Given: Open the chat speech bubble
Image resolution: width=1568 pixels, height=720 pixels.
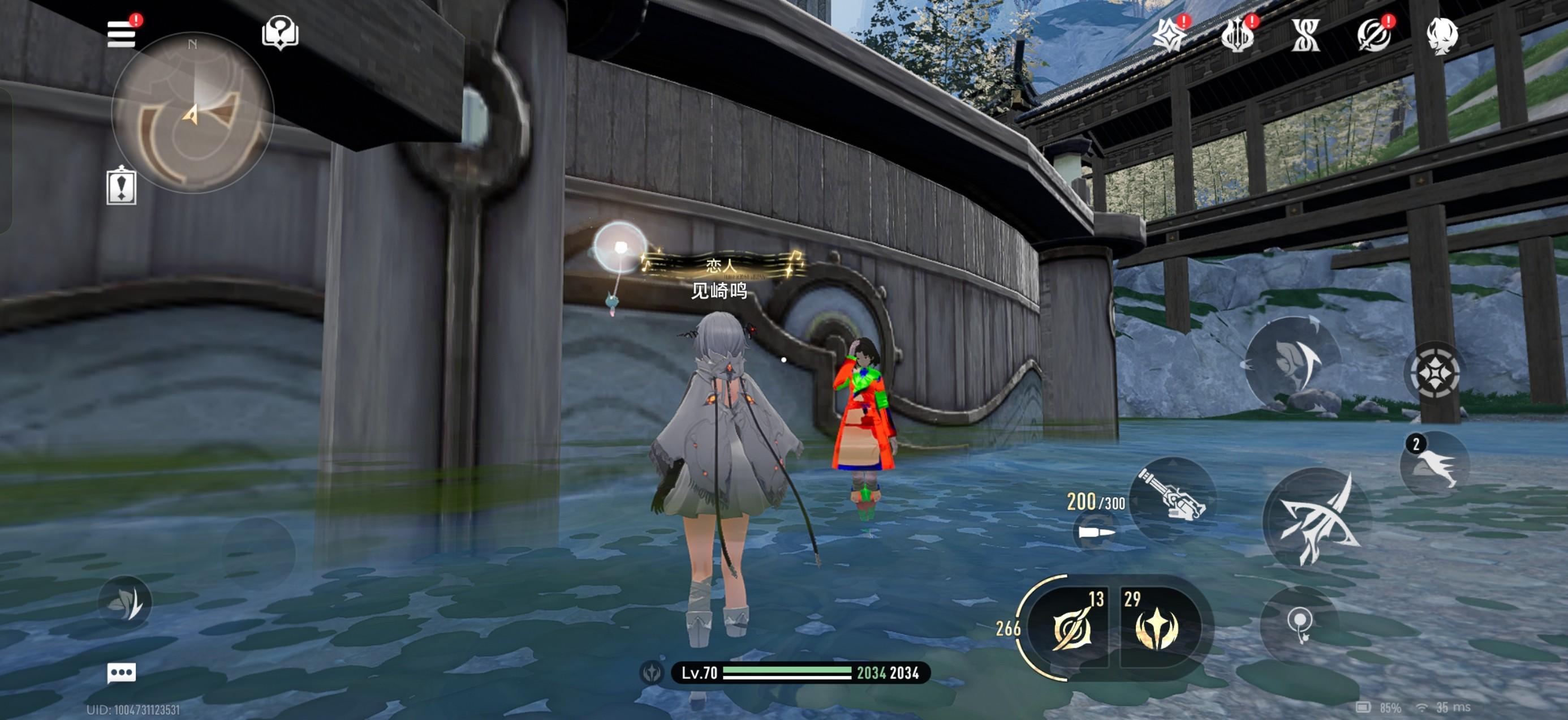Looking at the screenshot, I should tap(121, 672).
